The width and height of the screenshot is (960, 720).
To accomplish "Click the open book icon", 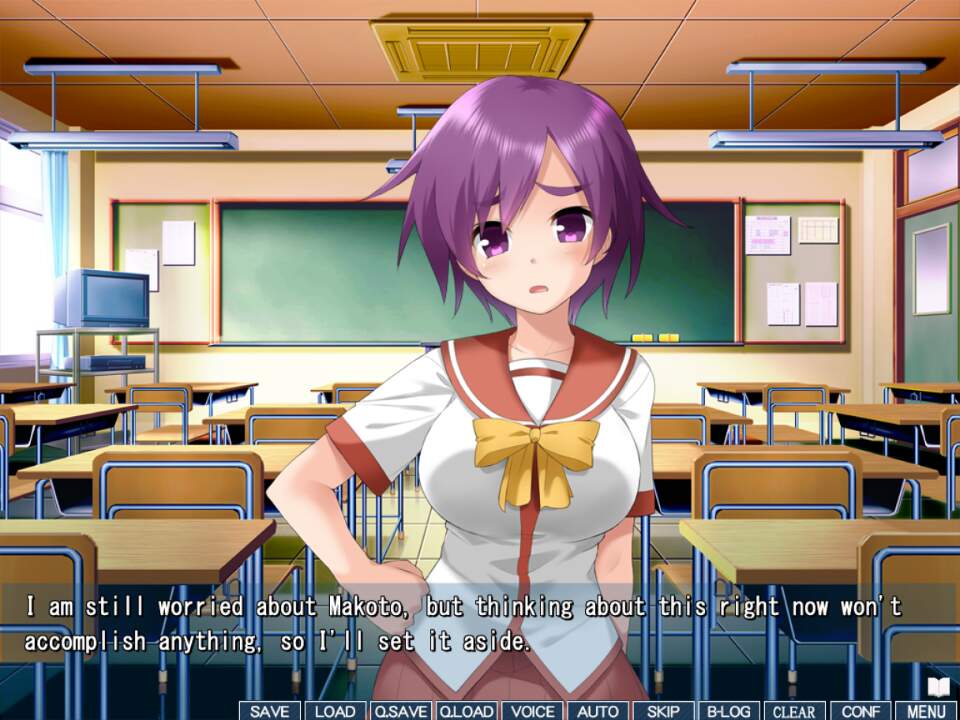I will pyautogui.click(x=938, y=686).
